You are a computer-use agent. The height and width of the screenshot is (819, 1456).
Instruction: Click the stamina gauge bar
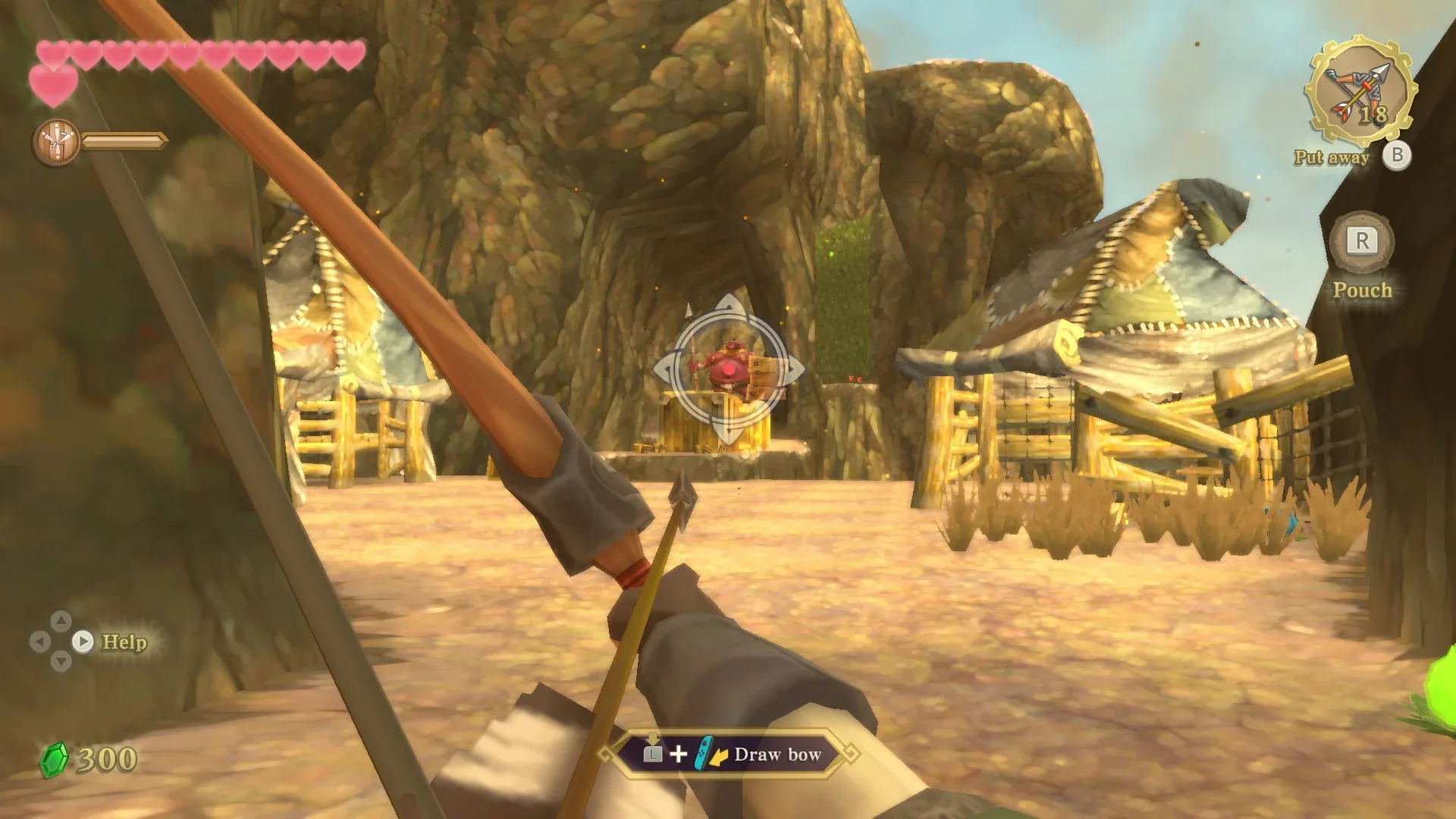125,140
